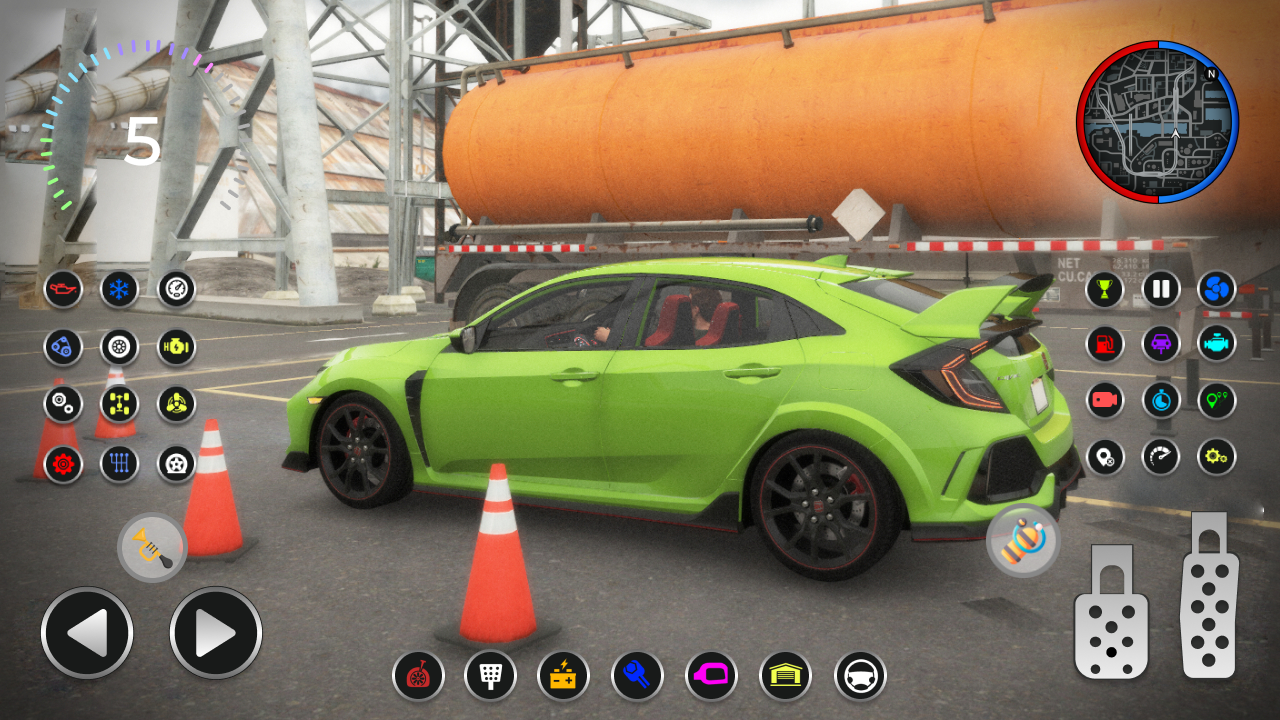Viewport: 1280px width, 720px height.
Task: Open the green trophy achievements icon
Action: pos(1105,289)
